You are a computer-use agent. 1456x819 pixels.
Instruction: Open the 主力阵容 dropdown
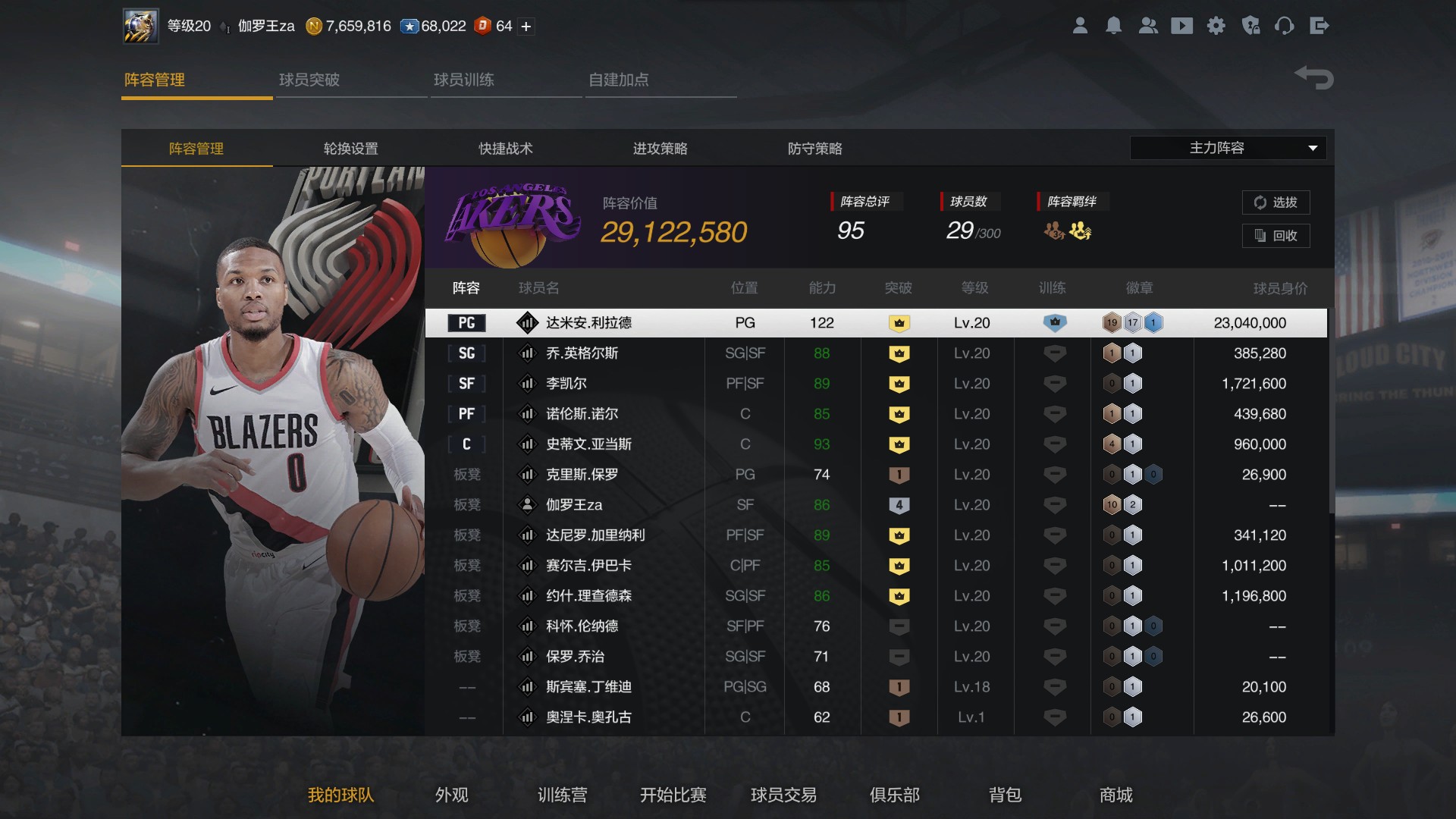click(1228, 148)
